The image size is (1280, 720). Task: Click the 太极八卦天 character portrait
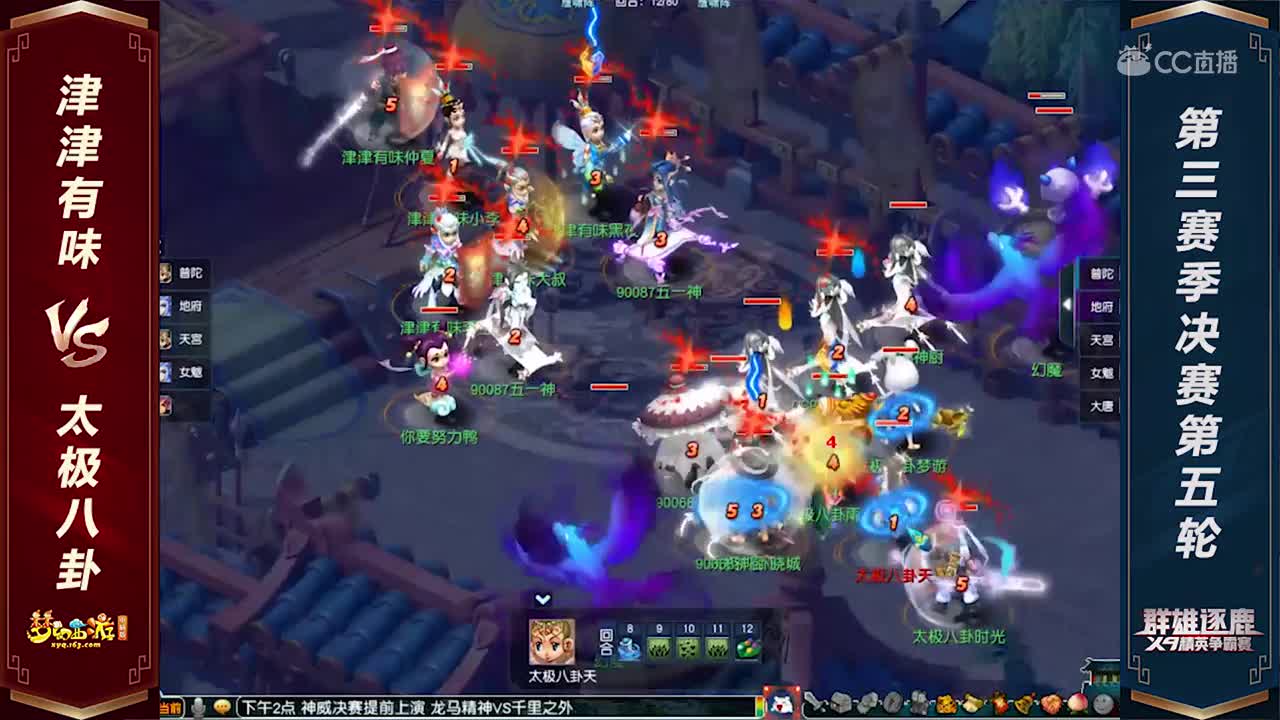tap(552, 643)
